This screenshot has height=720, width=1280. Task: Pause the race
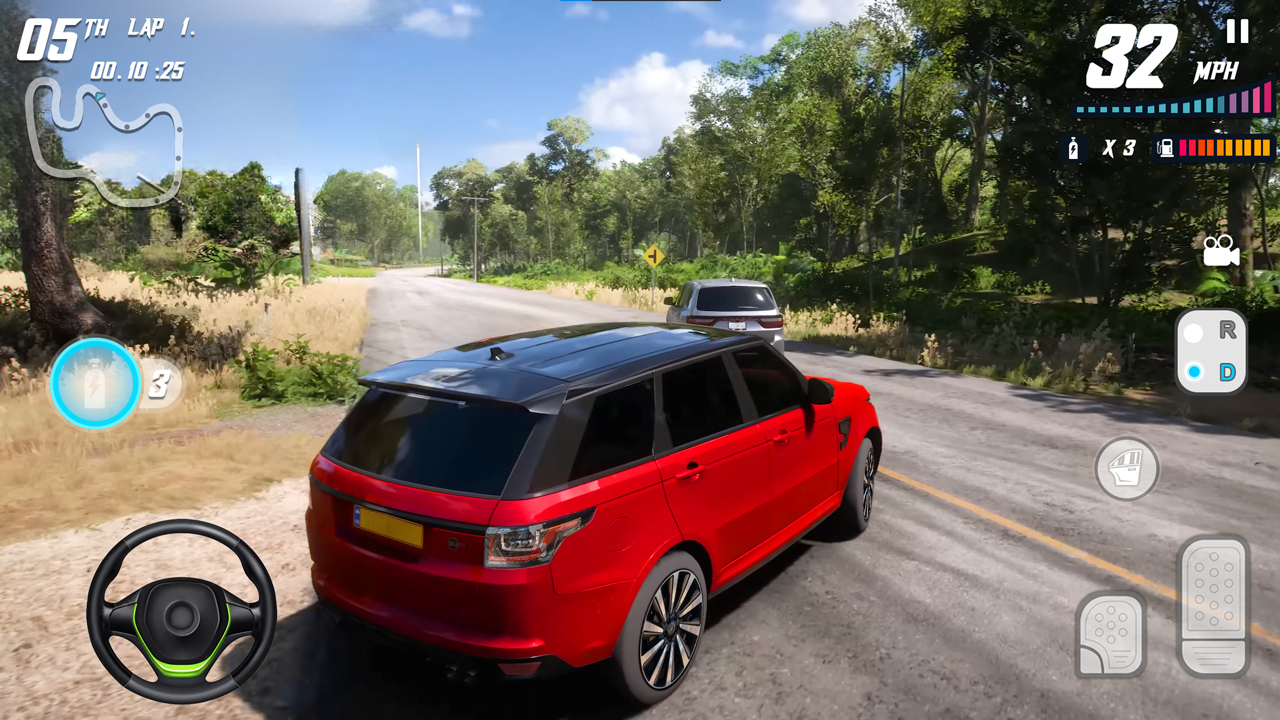[x=1237, y=32]
